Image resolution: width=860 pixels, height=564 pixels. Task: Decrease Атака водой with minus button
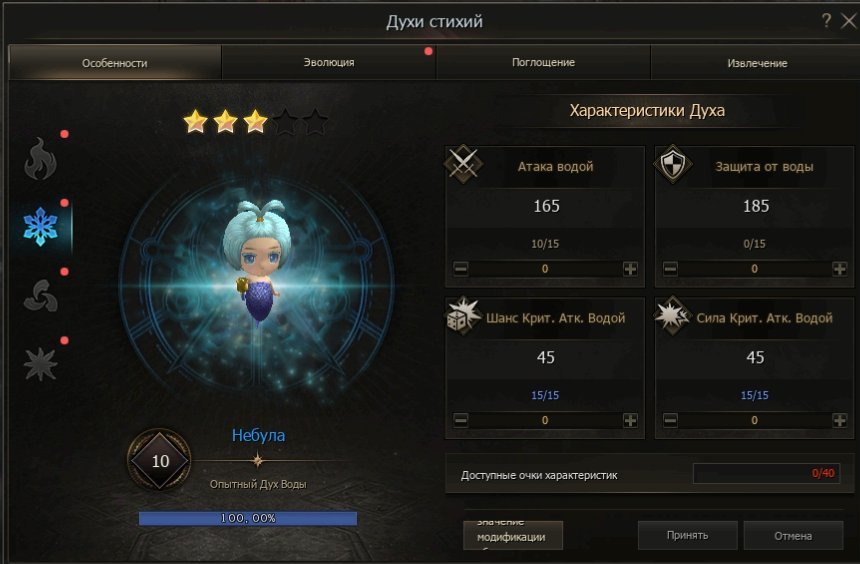click(460, 269)
